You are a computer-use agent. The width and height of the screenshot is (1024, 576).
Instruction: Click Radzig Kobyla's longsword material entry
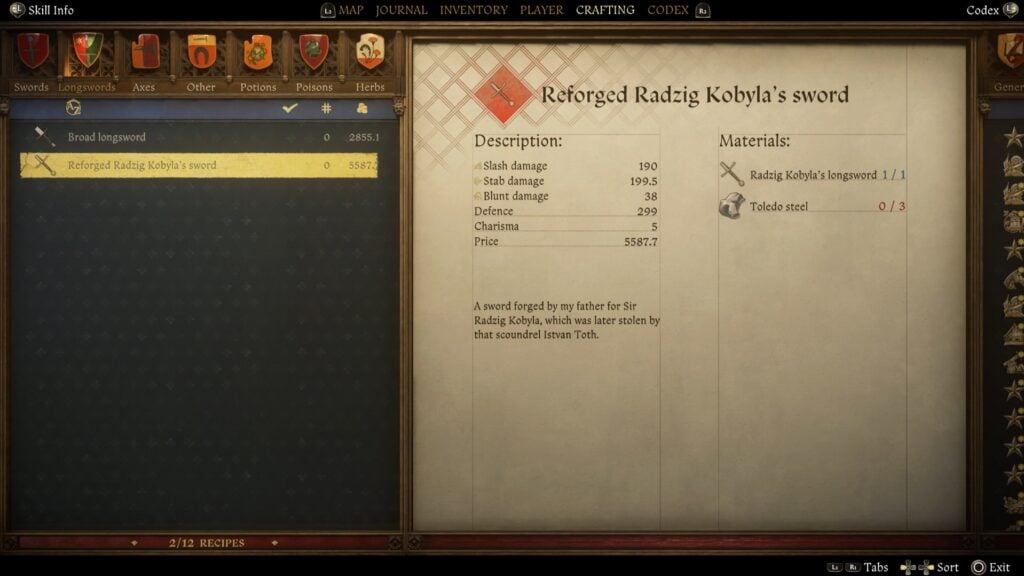coord(812,175)
